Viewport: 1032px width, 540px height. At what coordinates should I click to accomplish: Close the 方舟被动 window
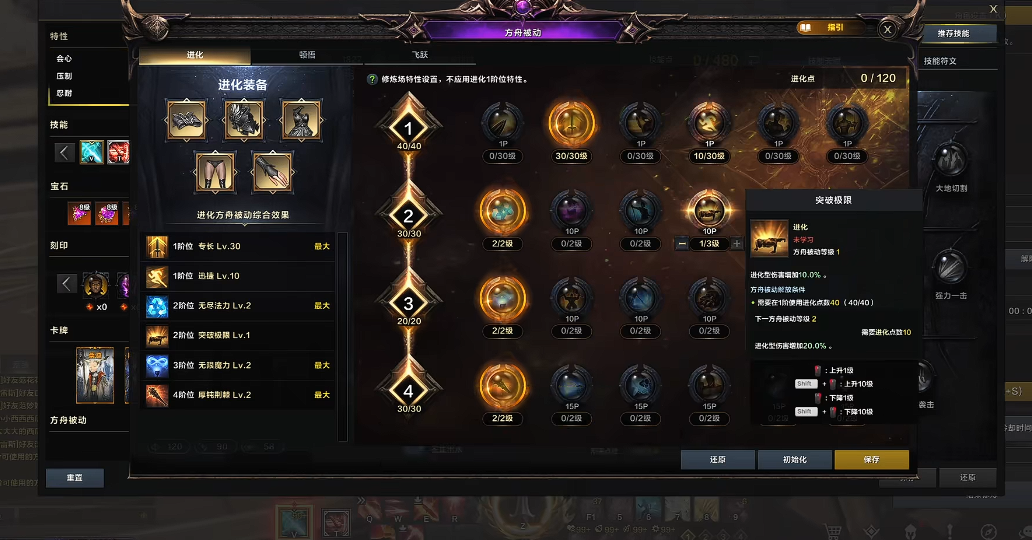(887, 30)
